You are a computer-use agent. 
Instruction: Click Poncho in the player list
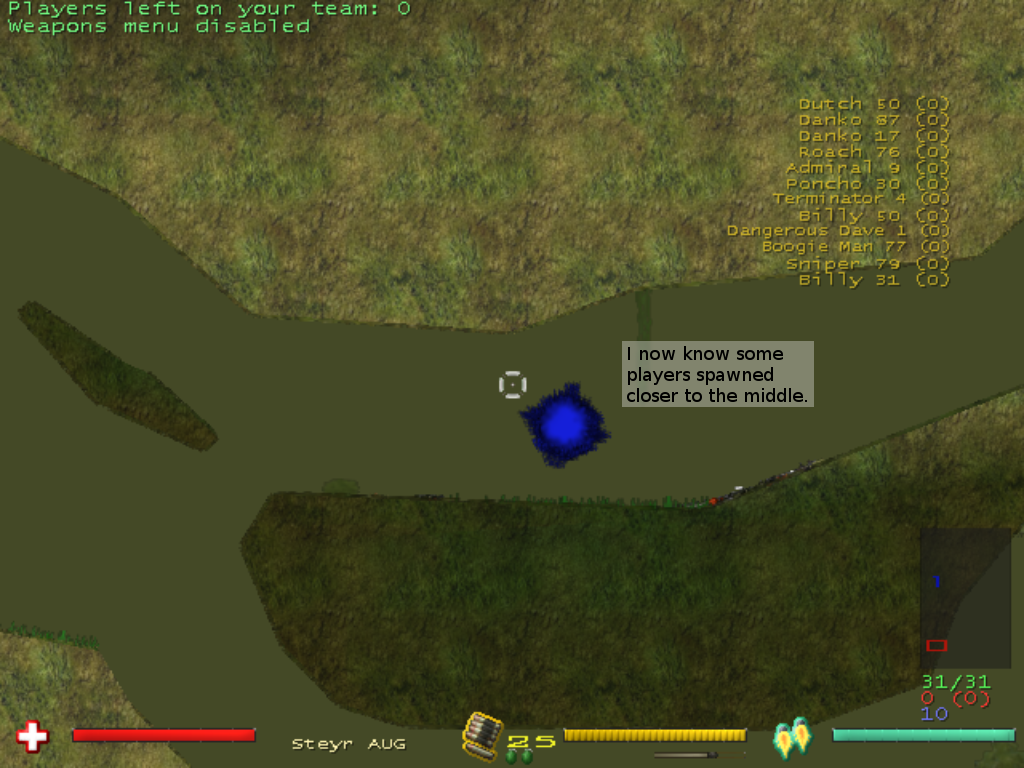[867, 184]
